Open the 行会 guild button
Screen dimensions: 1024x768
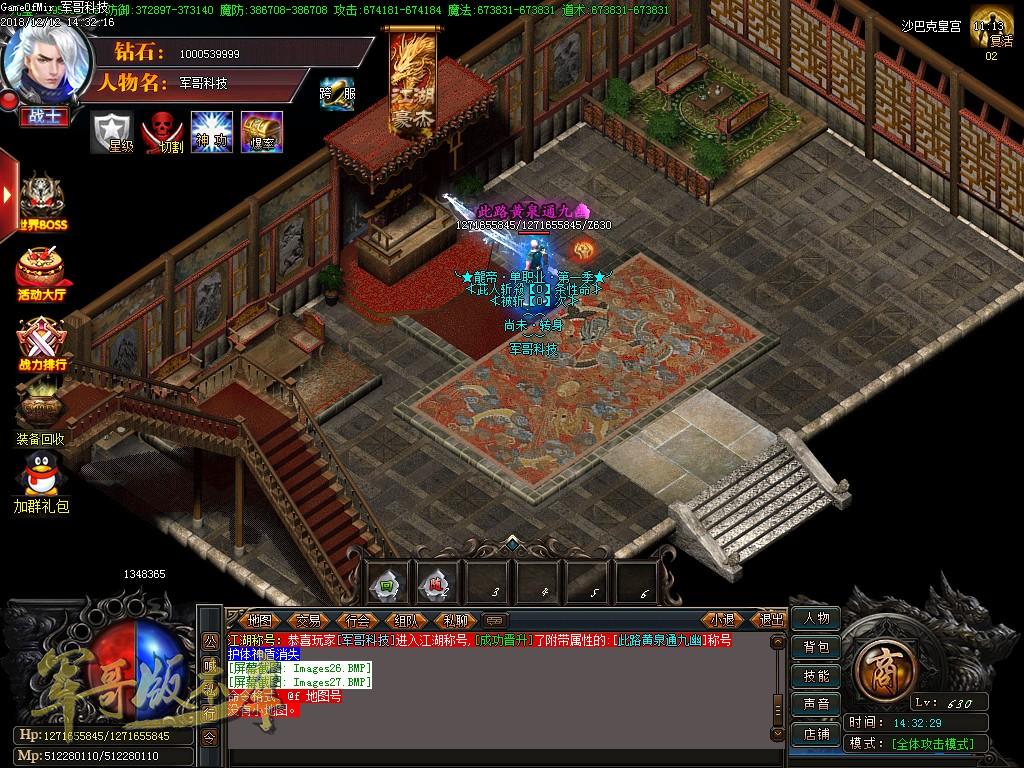pos(357,620)
